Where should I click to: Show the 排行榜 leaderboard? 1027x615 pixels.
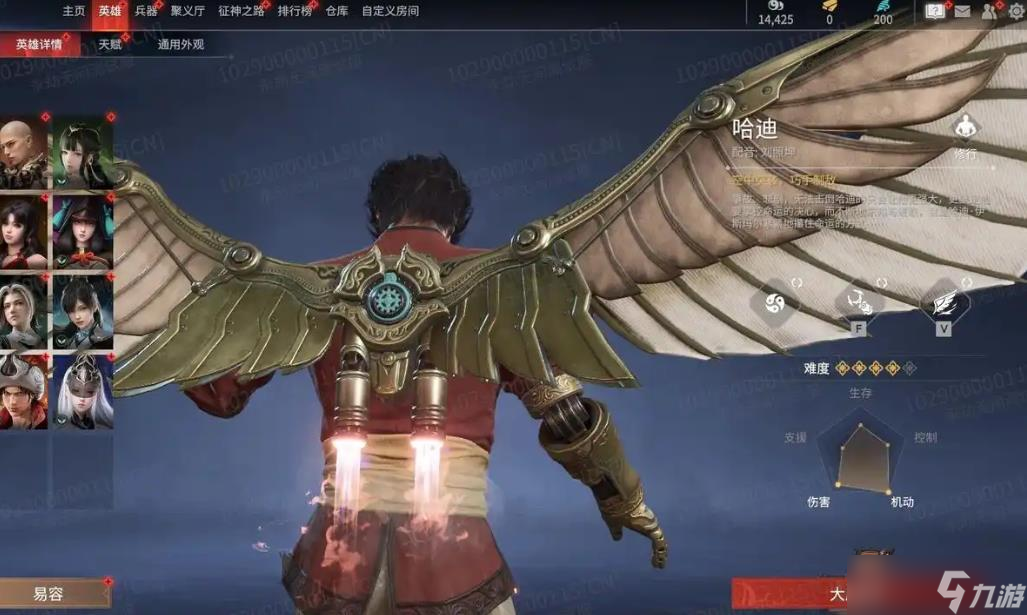pyautogui.click(x=294, y=11)
